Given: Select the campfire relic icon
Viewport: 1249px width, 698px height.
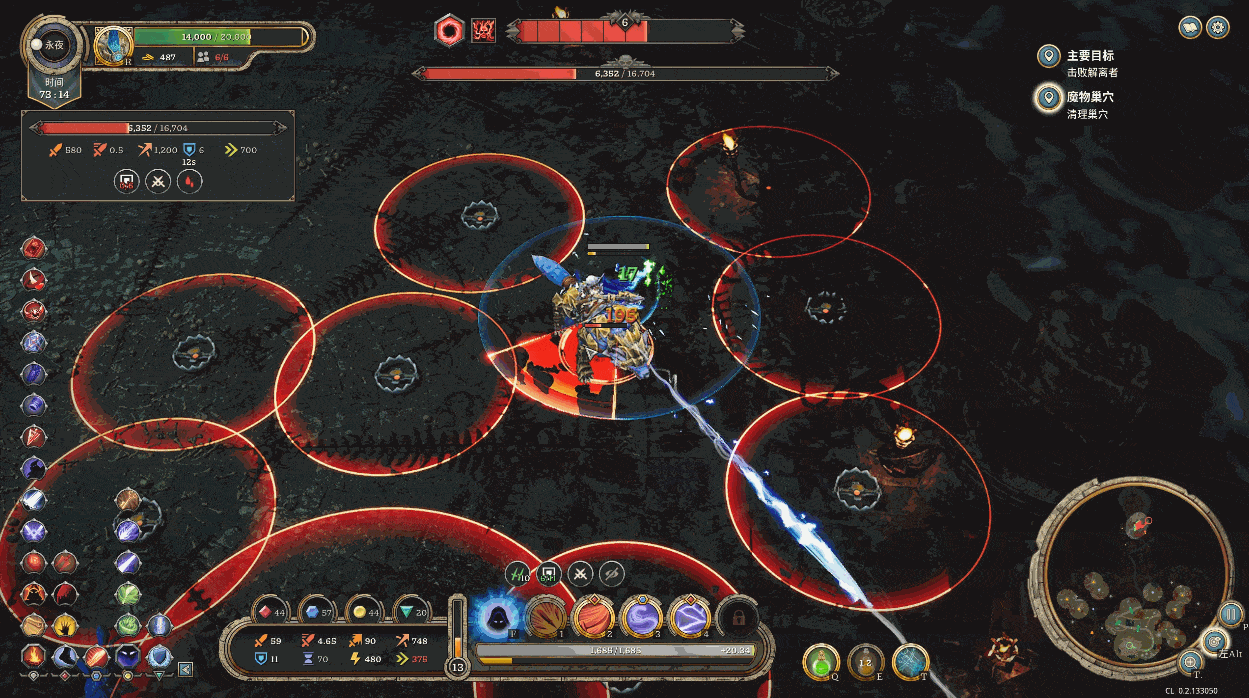Looking at the screenshot, I should click(33, 656).
